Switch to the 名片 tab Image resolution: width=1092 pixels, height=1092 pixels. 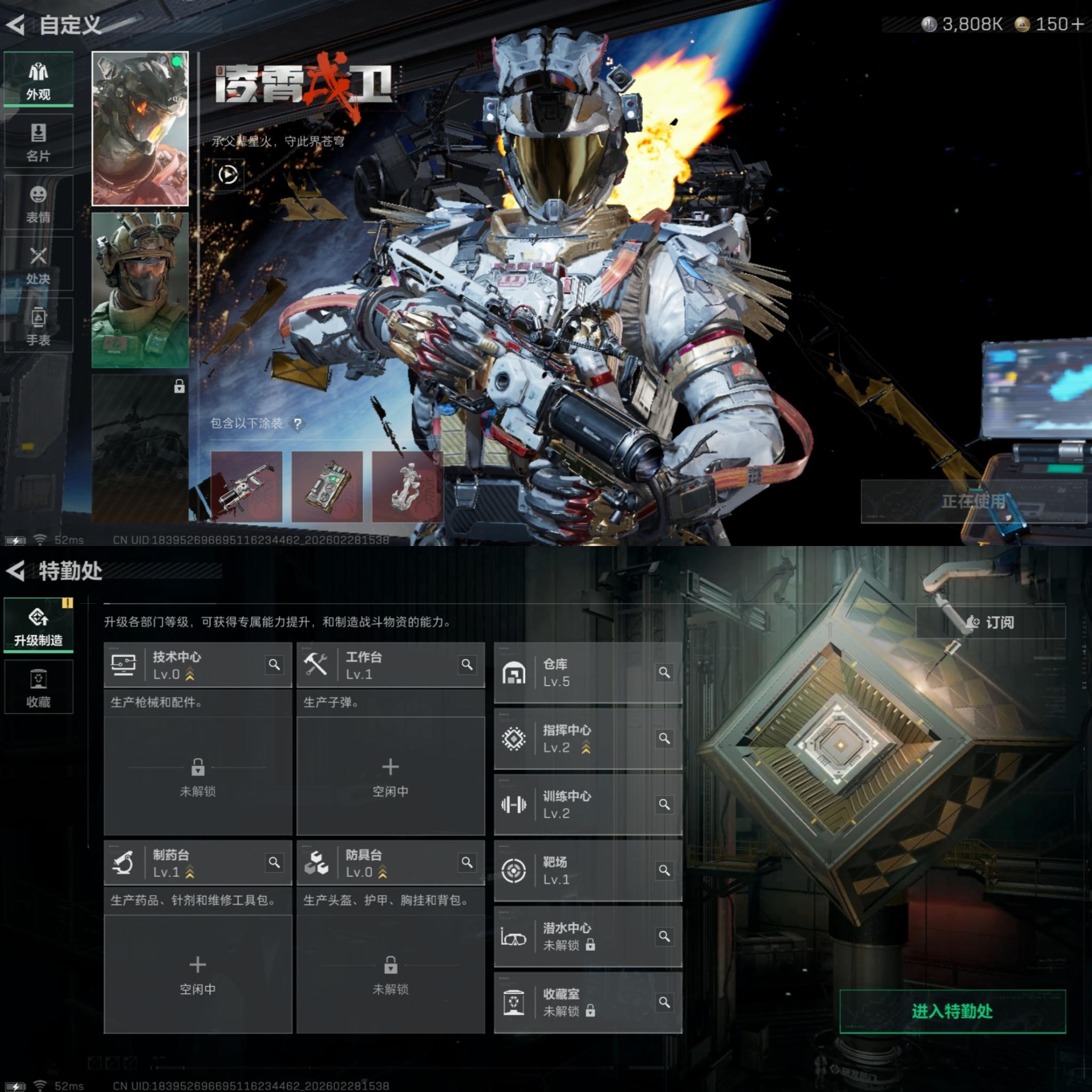[38, 141]
